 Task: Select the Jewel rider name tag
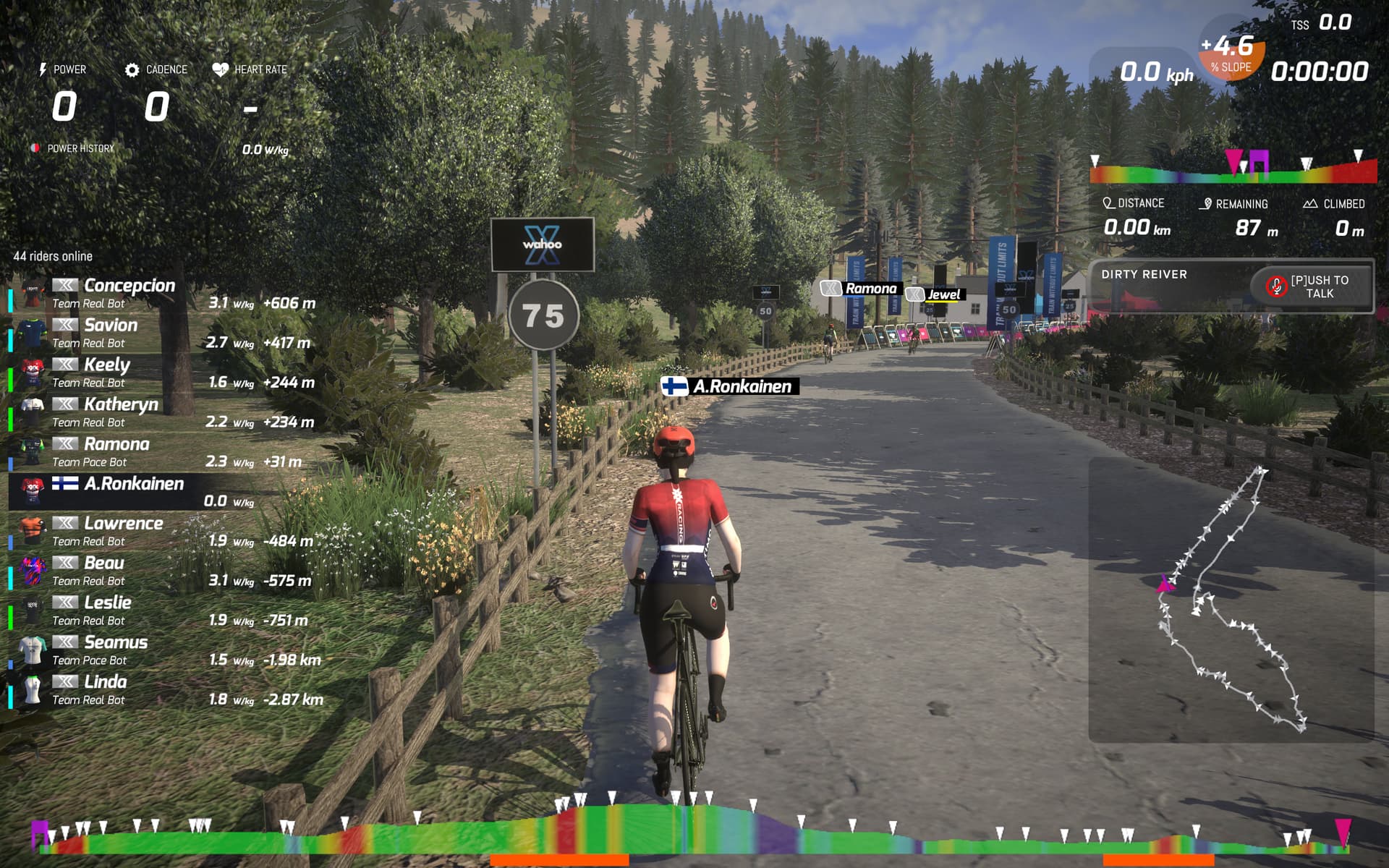pyautogui.click(x=936, y=294)
